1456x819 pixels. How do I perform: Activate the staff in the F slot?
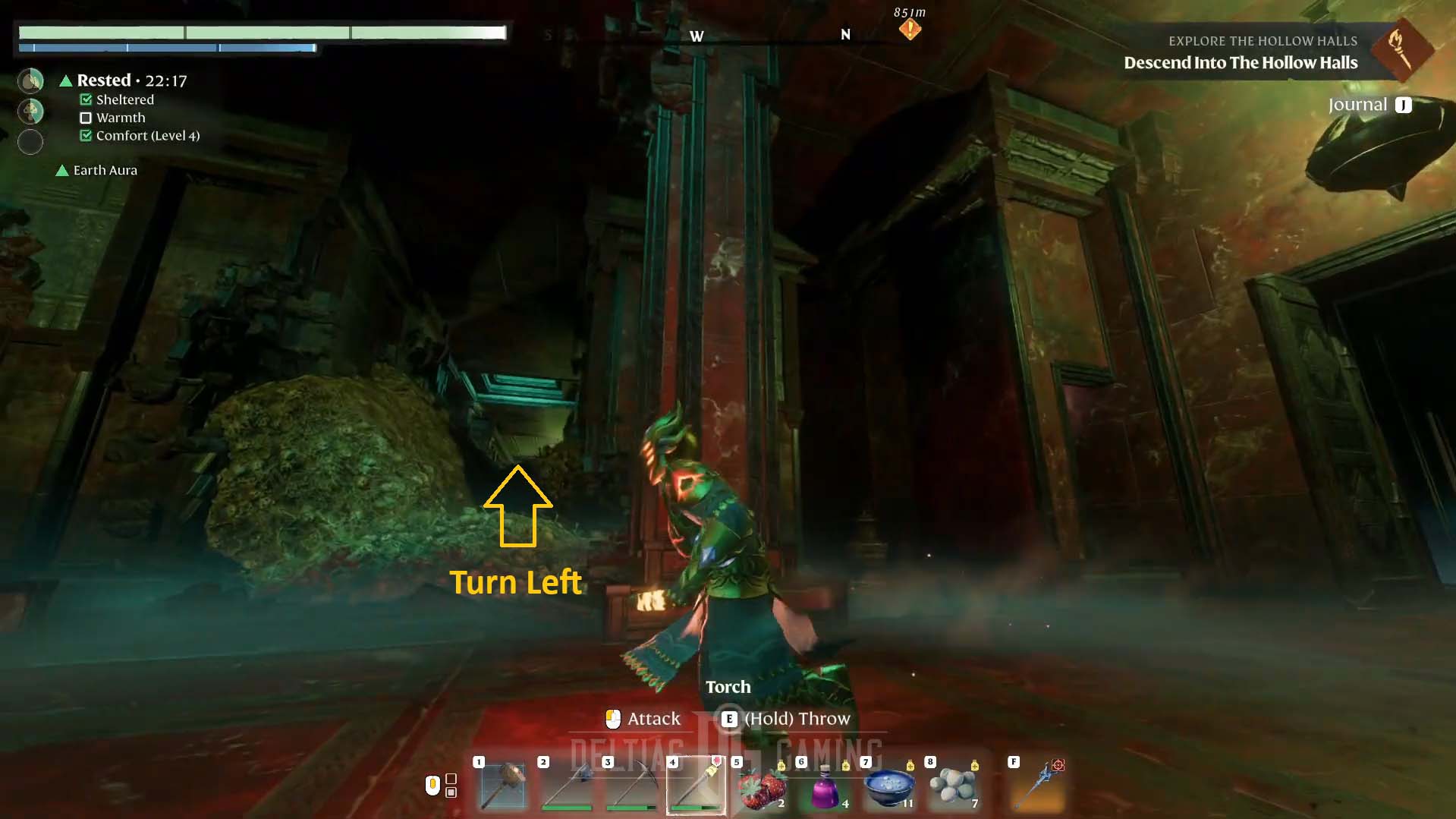click(1038, 786)
